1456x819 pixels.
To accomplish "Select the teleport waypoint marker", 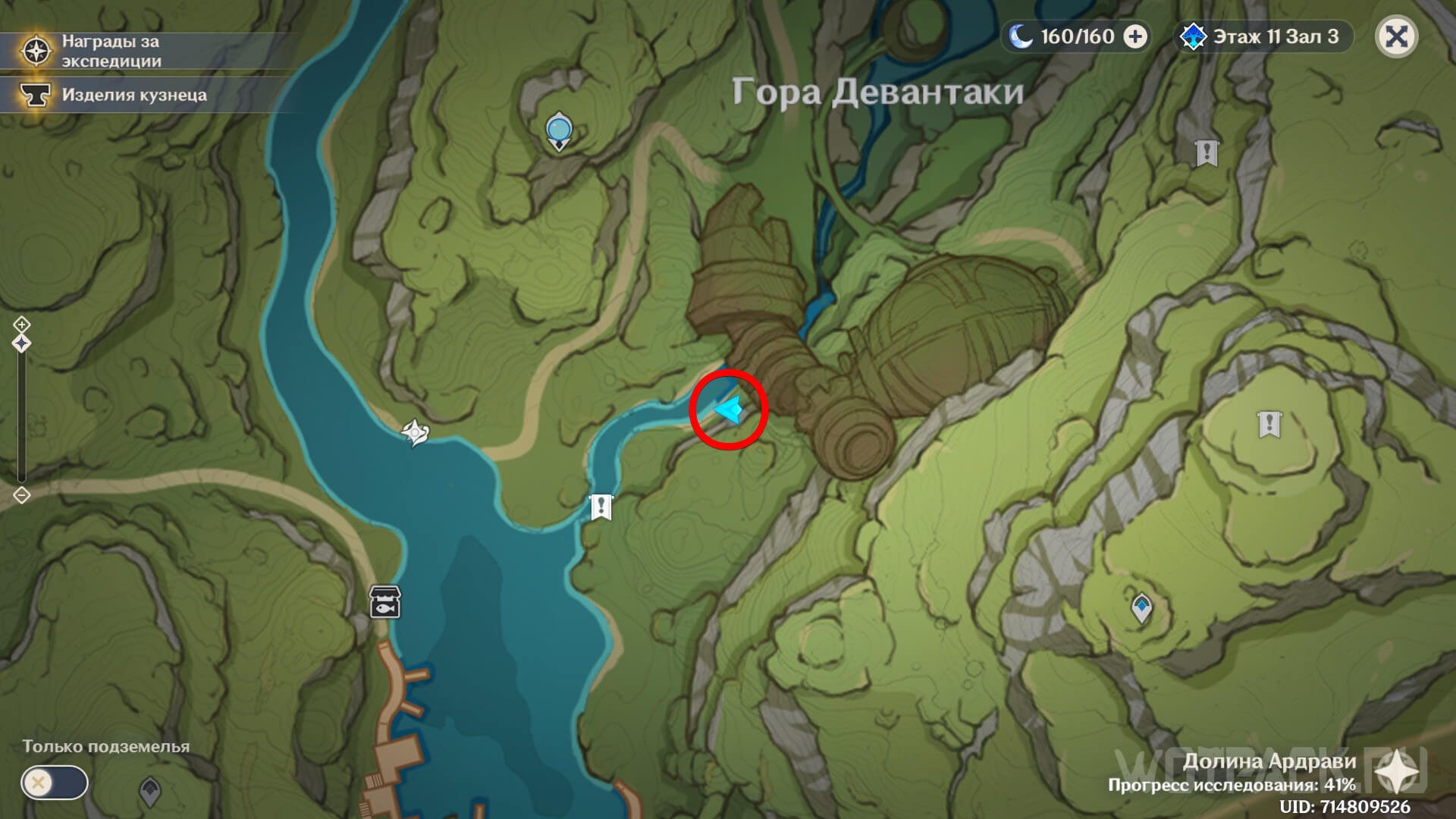I will click(x=1141, y=607).
